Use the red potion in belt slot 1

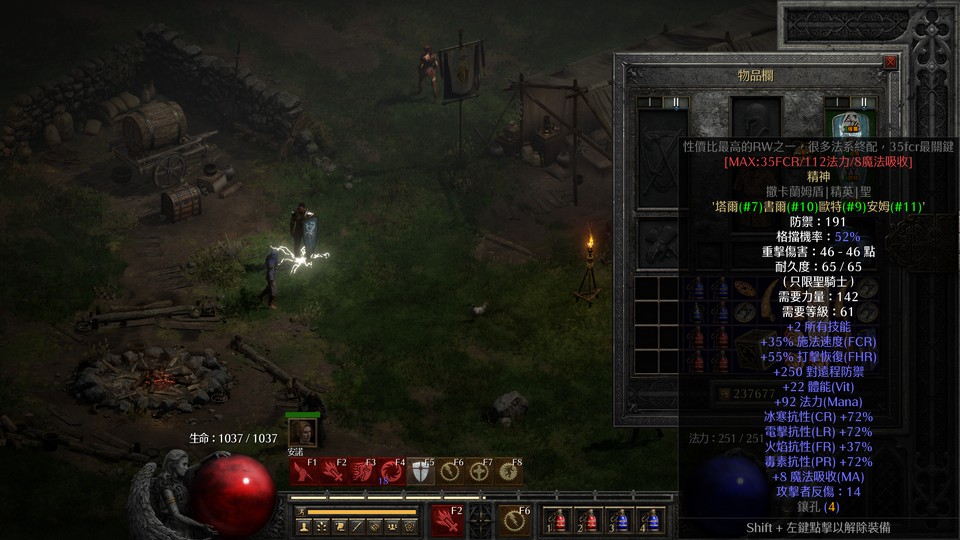click(x=558, y=521)
